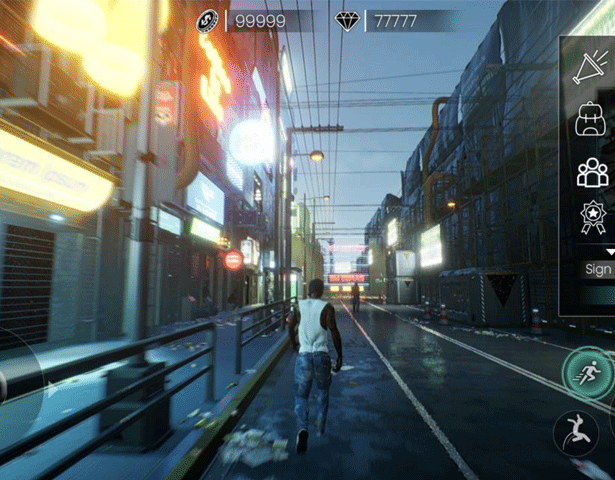Expand the side panel's down arrow
615x480 pixels.
pos(609,250)
